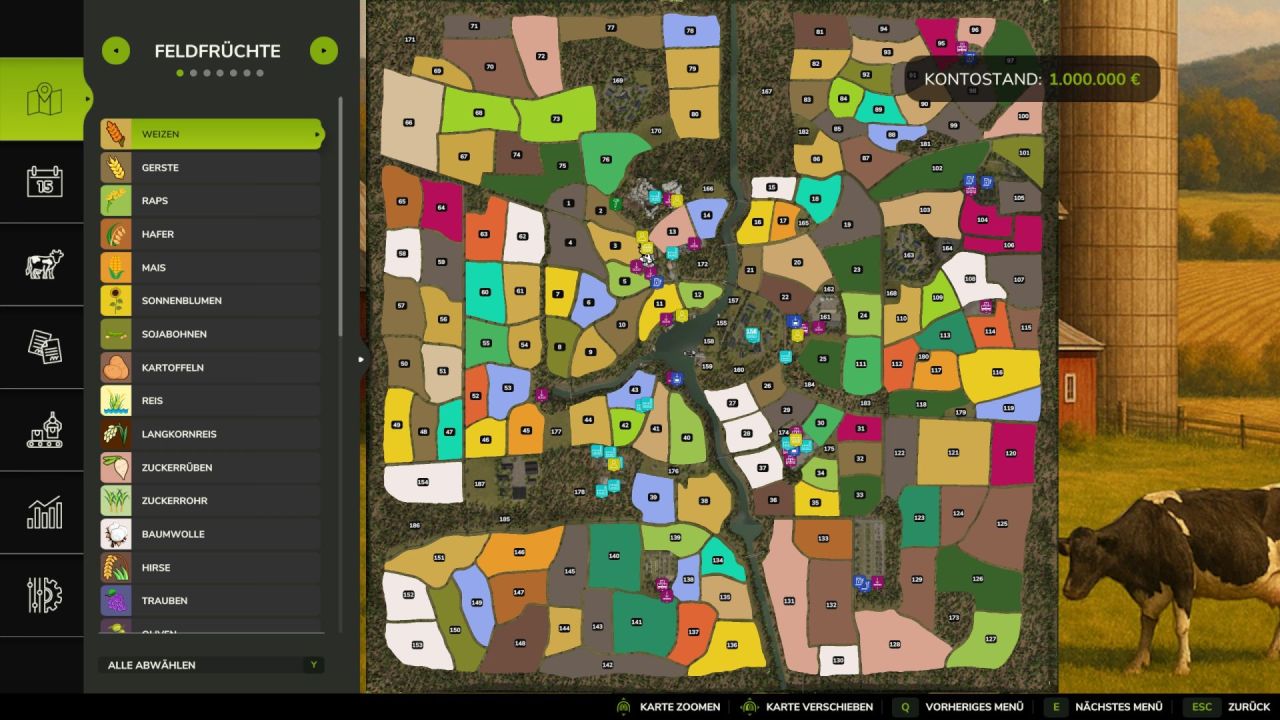The height and width of the screenshot is (720, 1280).
Task: Open the calendar panel in the sidebar
Action: pos(42,180)
